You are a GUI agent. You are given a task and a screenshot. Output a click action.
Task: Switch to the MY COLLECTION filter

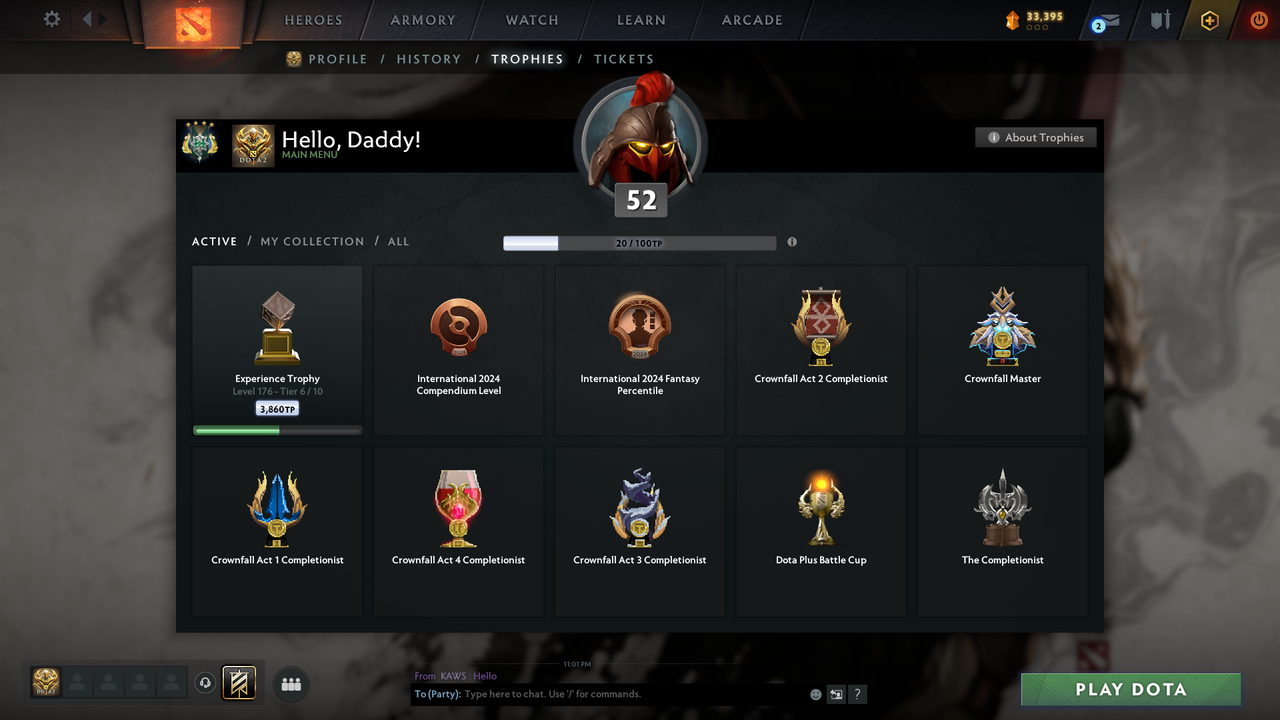pyautogui.click(x=312, y=241)
